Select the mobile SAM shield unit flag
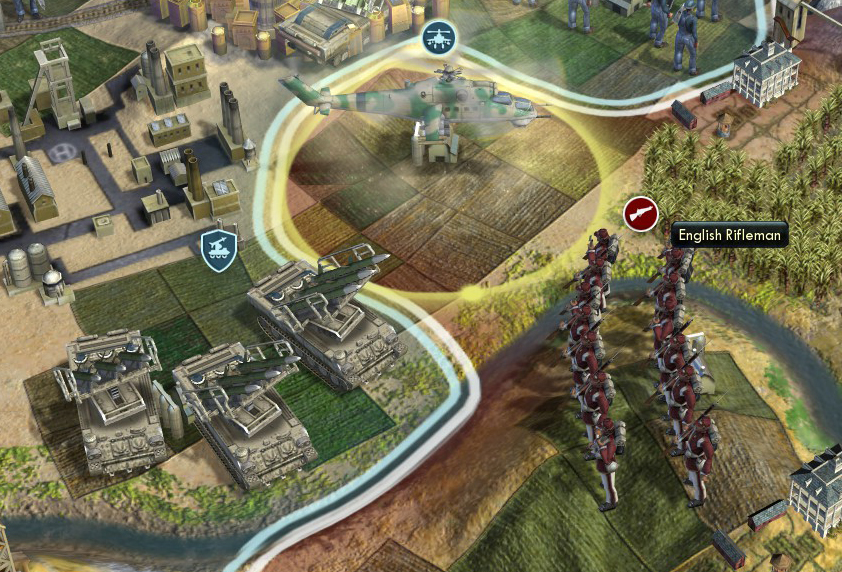This screenshot has width=842, height=572. [x=217, y=250]
